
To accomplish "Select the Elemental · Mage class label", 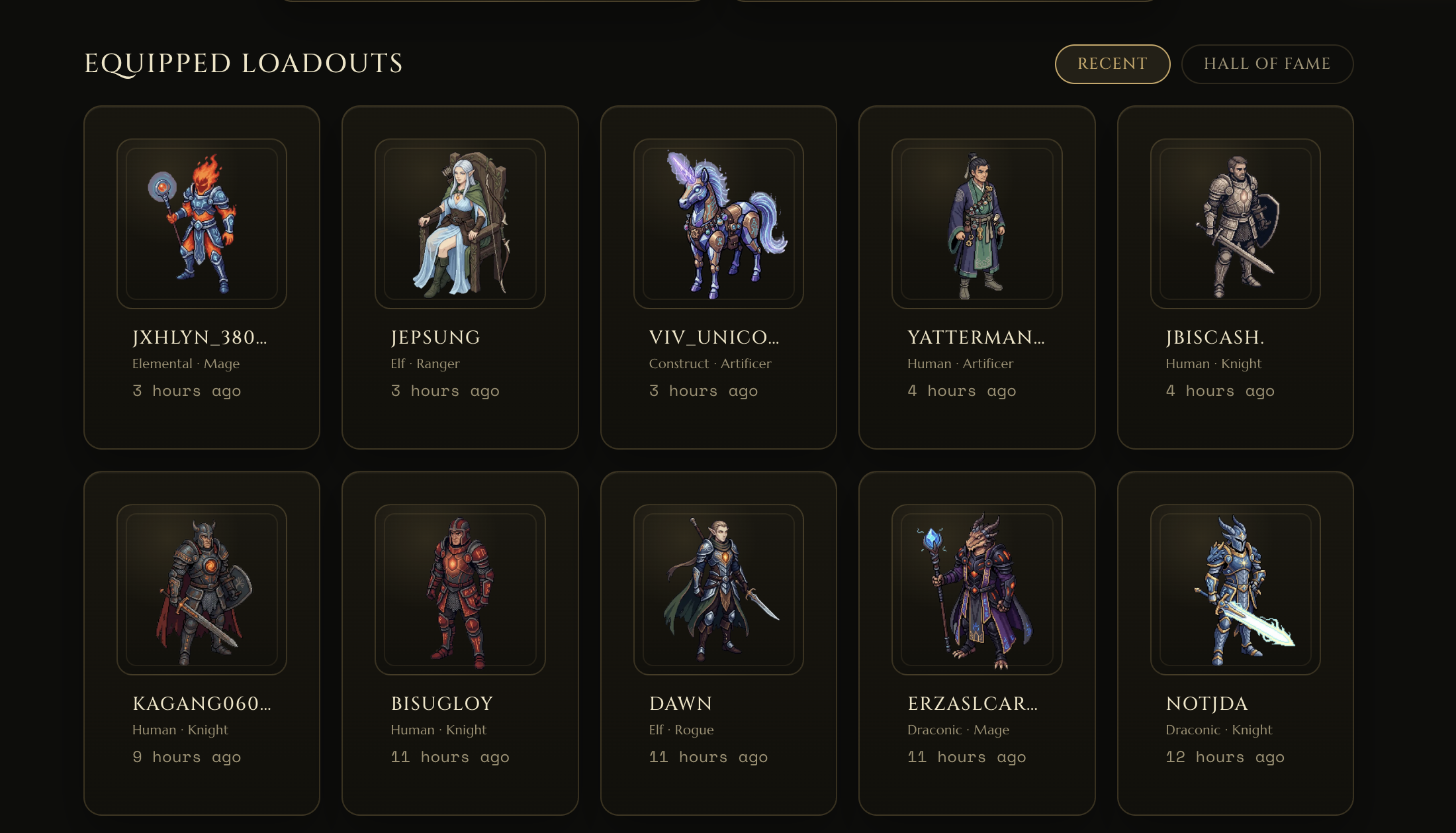I will click(x=185, y=364).
